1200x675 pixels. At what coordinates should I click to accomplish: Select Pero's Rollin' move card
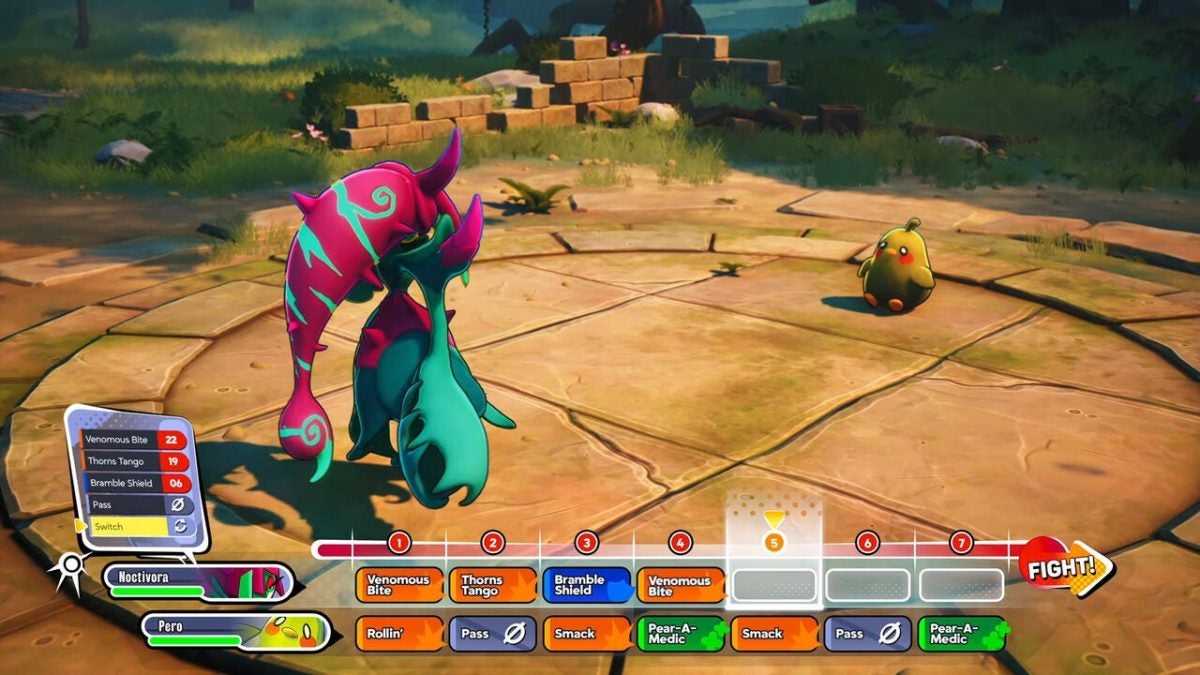click(x=398, y=633)
